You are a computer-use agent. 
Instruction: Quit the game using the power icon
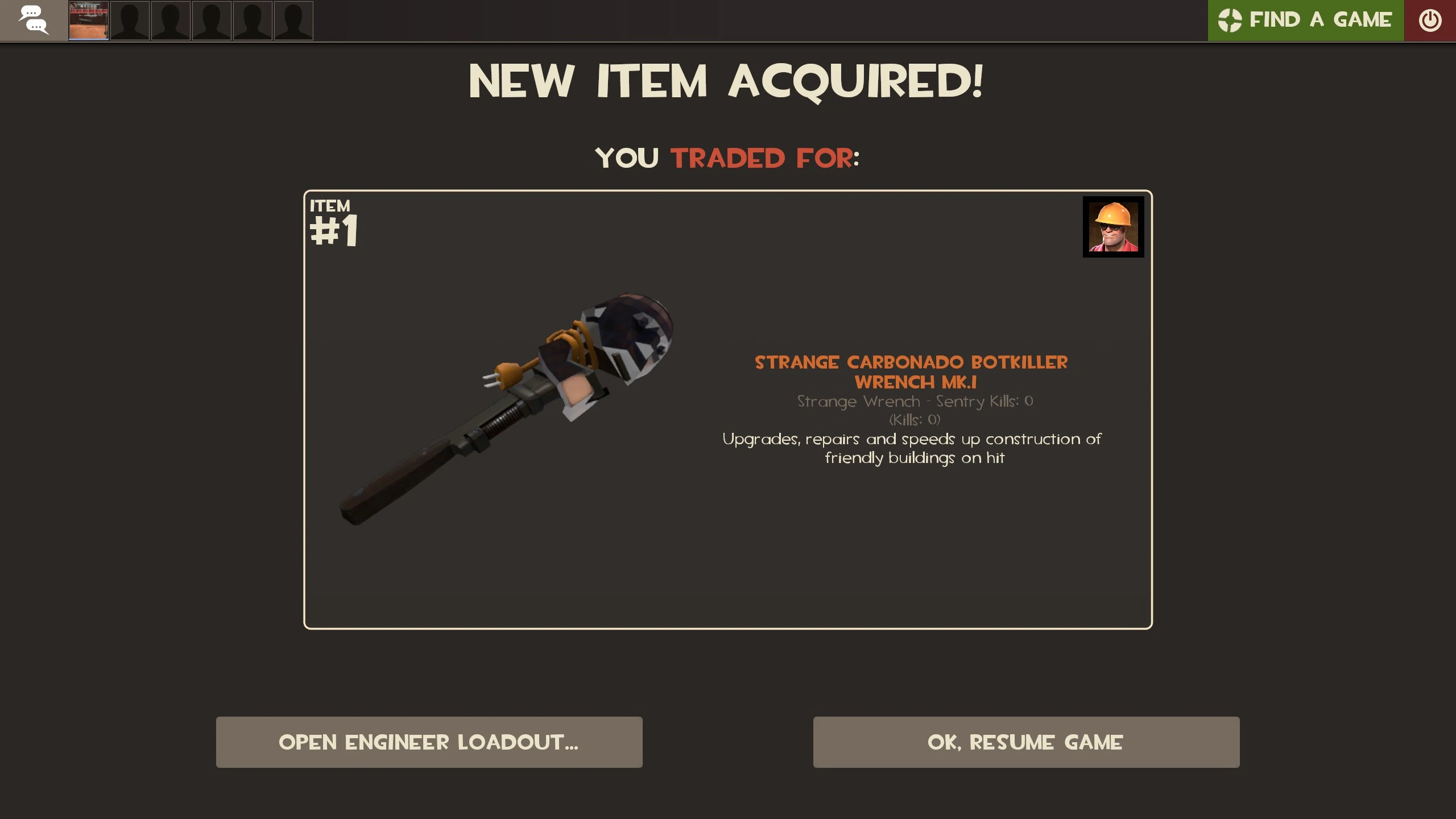[x=1431, y=20]
